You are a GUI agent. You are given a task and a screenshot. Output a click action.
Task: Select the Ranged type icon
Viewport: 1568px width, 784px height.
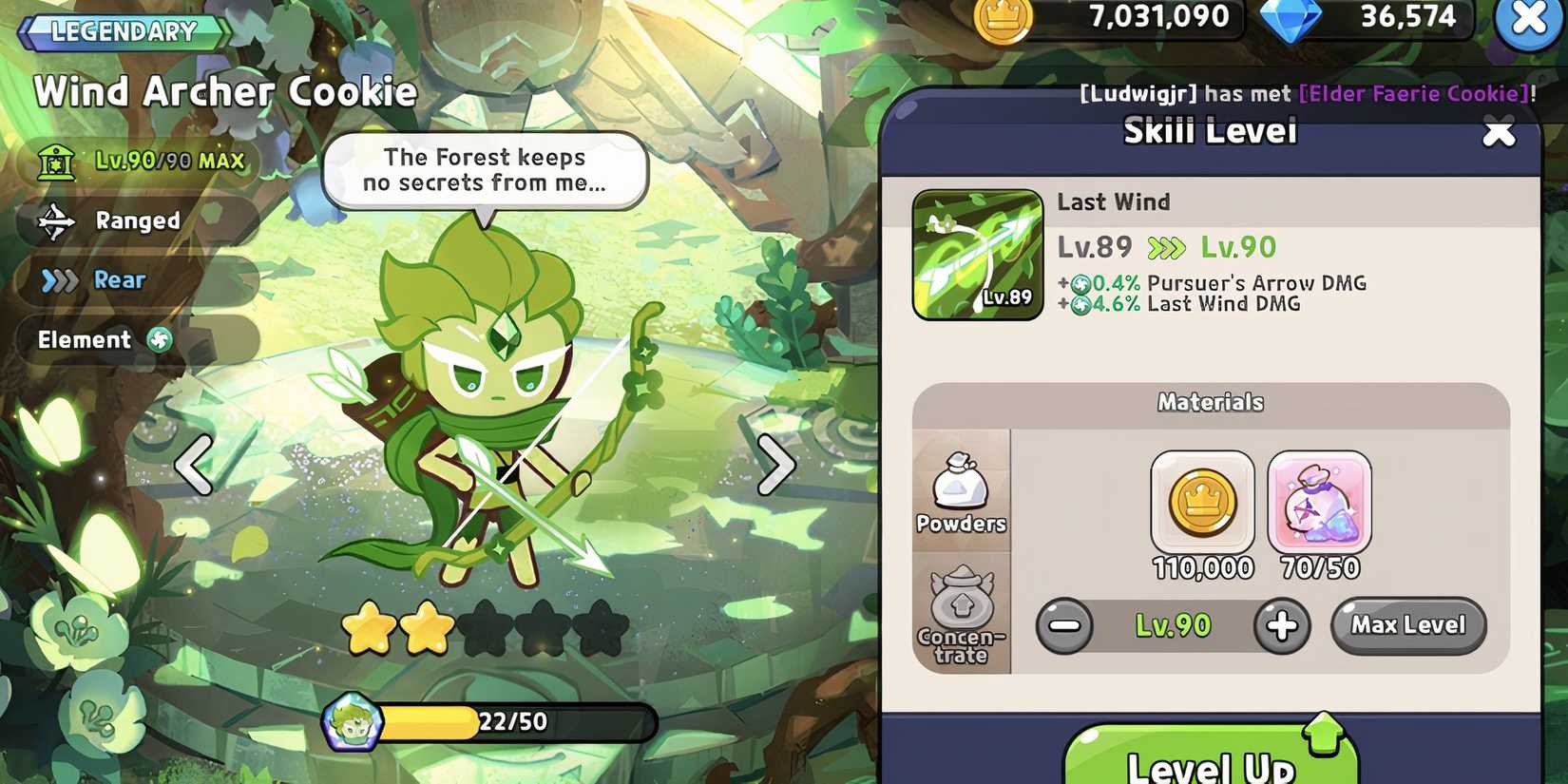click(x=59, y=220)
